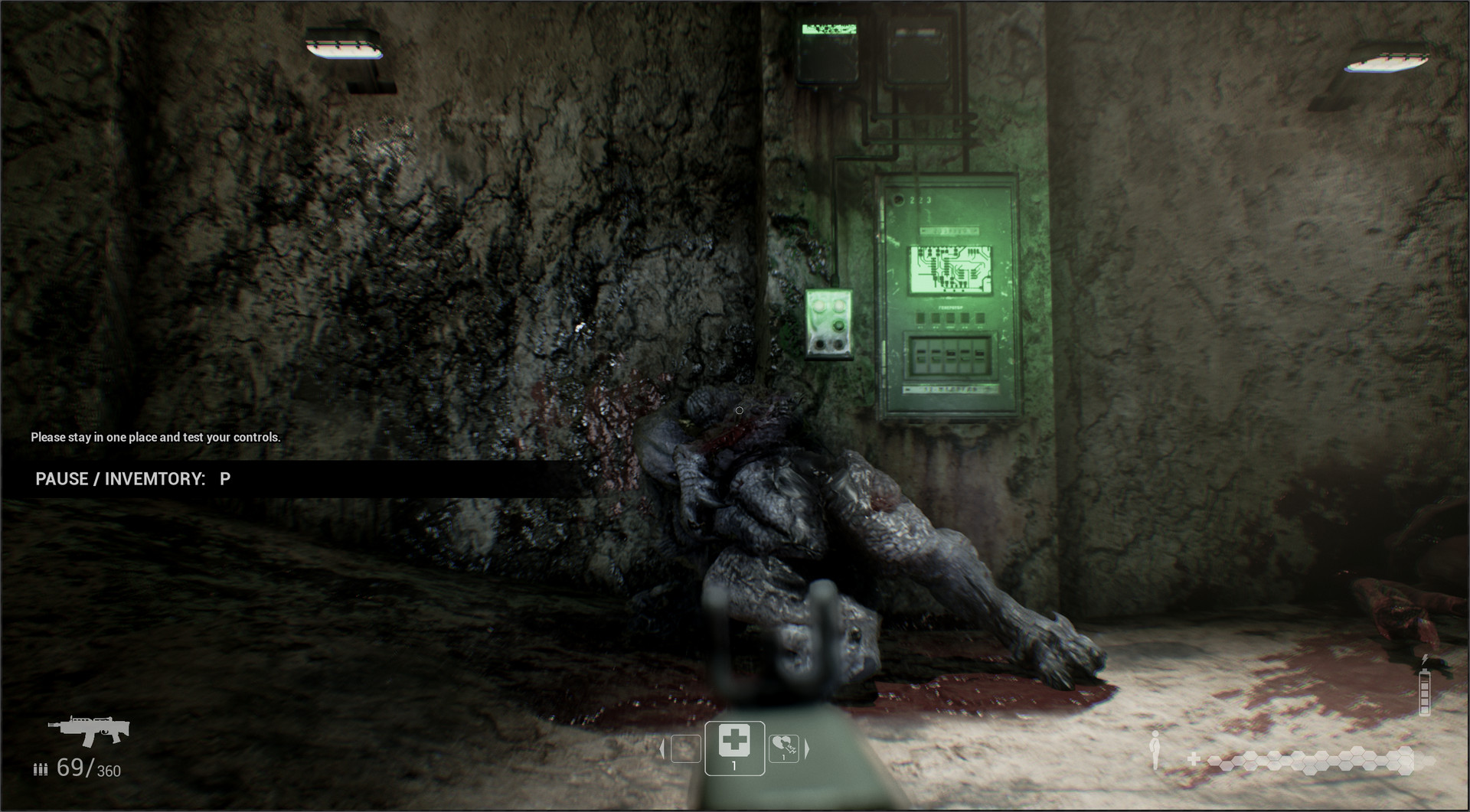1470x812 pixels.
Task: Choose the heart syringe item slot
Action: (x=783, y=748)
